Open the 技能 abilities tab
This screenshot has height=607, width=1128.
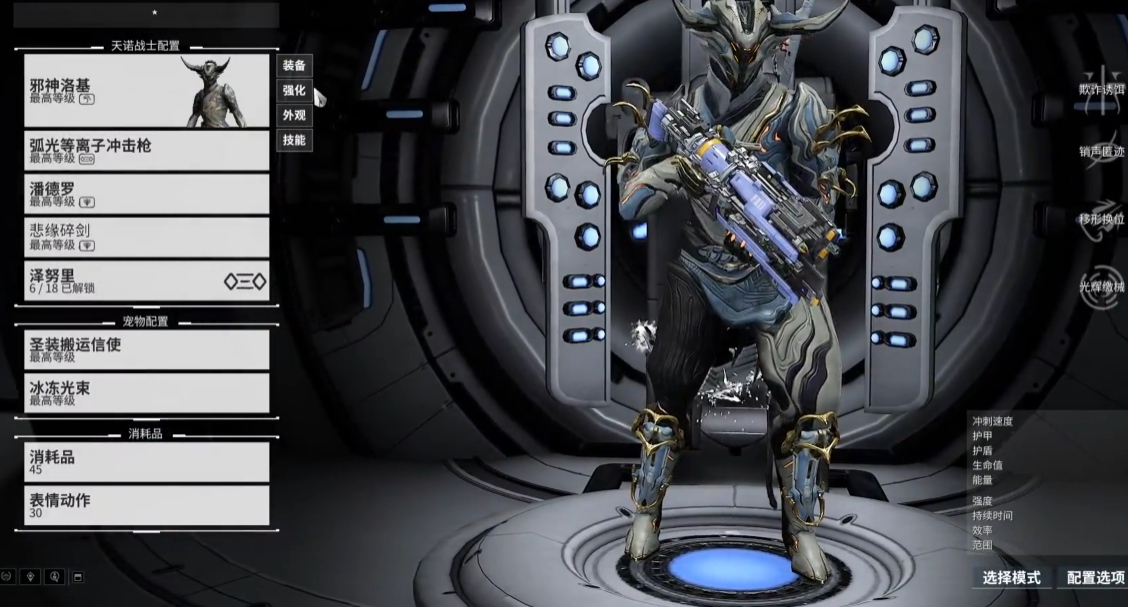294,141
